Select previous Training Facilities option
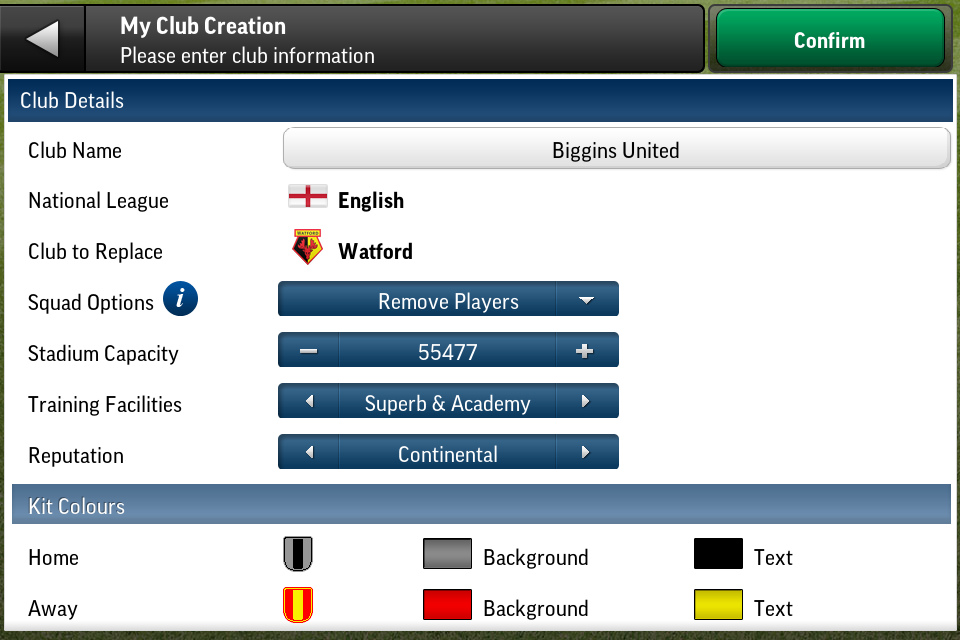Screen dimensions: 960x640 [308, 402]
